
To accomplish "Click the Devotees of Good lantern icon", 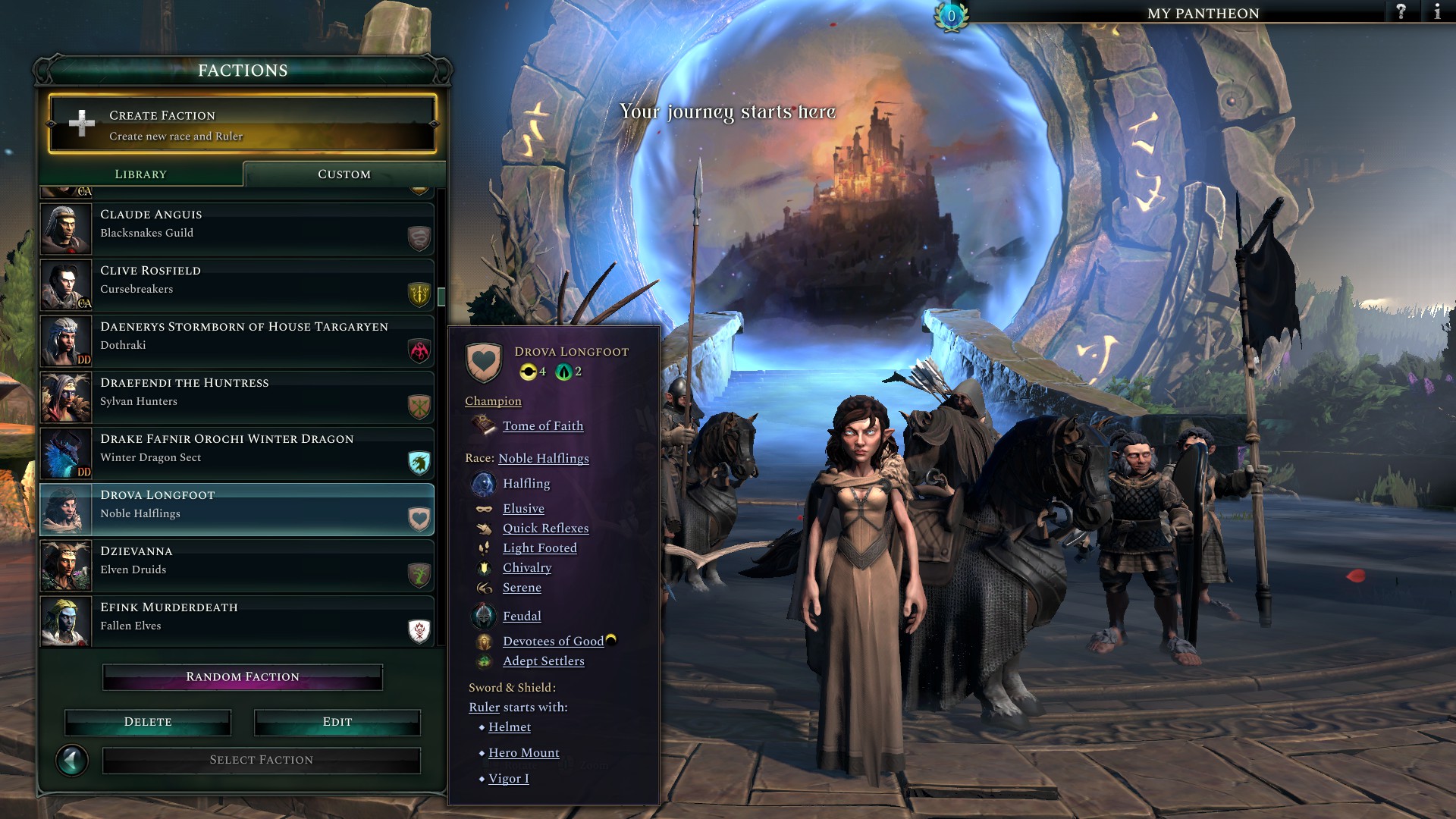I will tap(485, 641).
